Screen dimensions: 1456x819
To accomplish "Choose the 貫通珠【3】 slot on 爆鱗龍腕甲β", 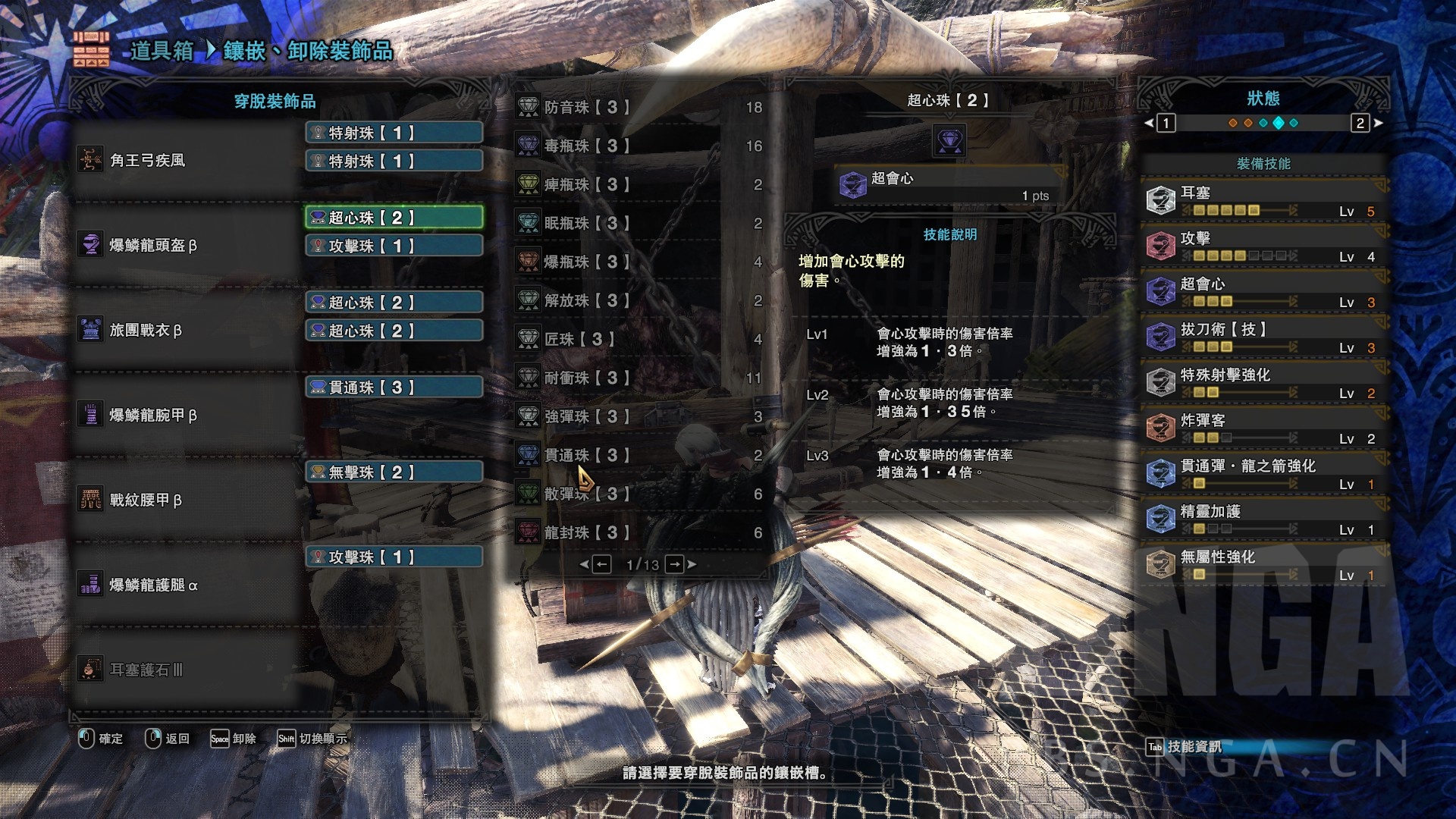I will [x=394, y=387].
